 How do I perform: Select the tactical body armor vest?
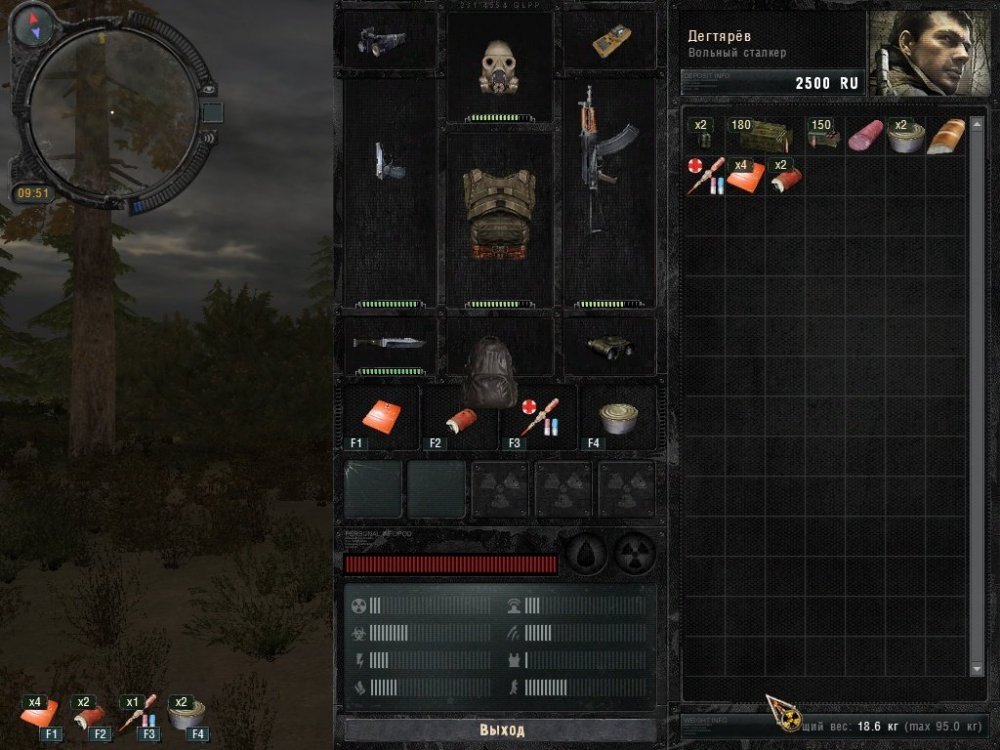click(499, 215)
